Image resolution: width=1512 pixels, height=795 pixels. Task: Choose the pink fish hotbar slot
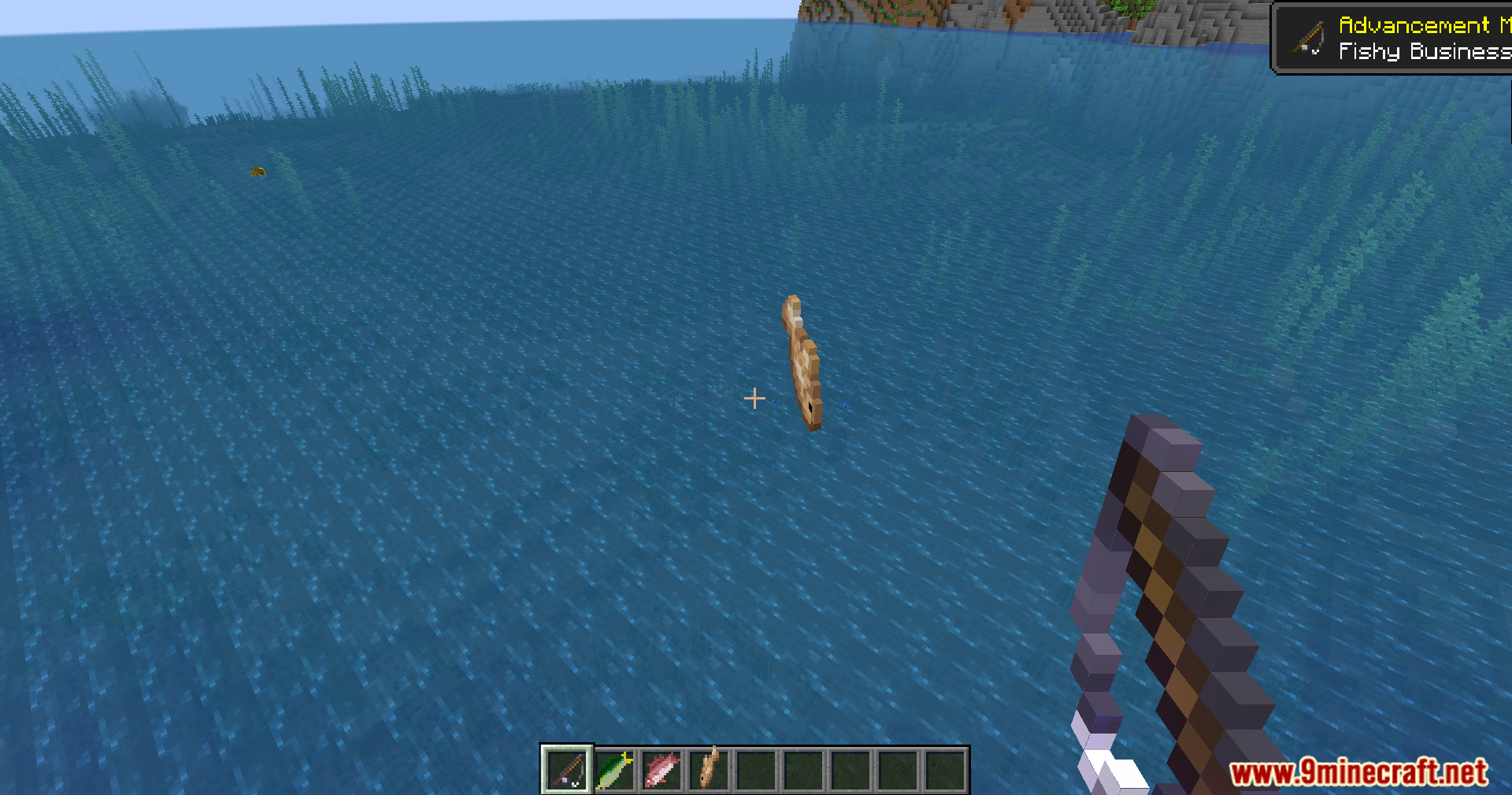[x=661, y=769]
